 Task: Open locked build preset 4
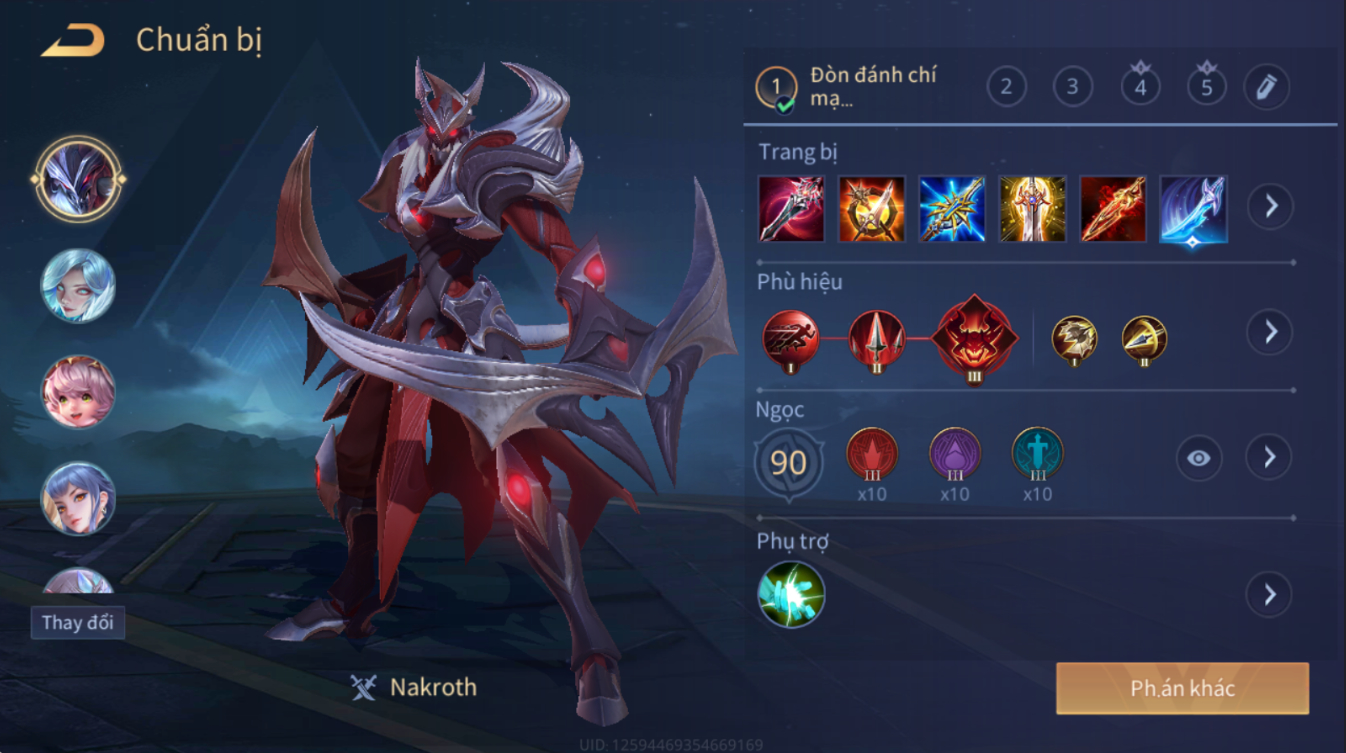coord(1139,87)
